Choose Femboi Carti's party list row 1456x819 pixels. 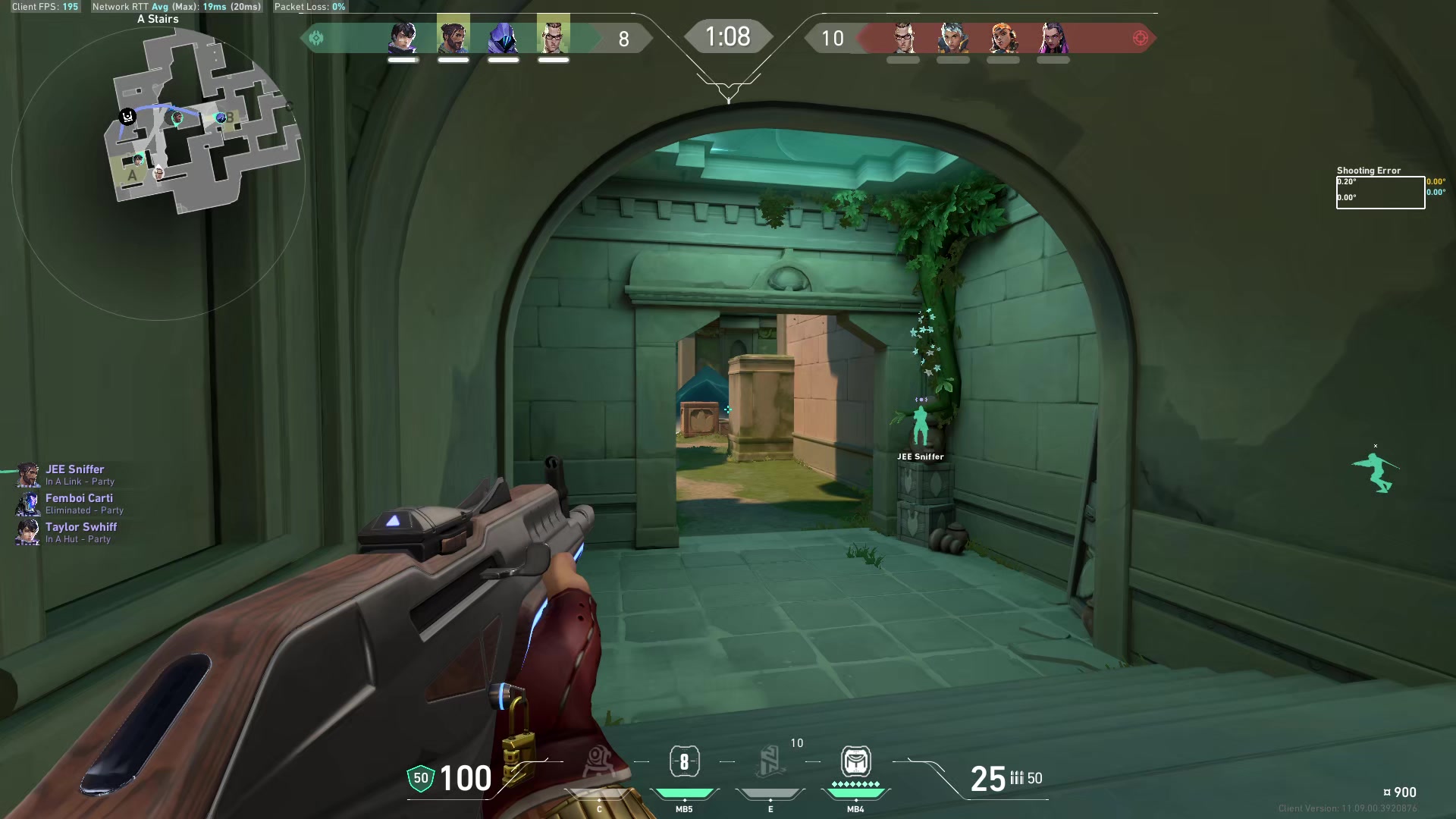click(x=79, y=504)
